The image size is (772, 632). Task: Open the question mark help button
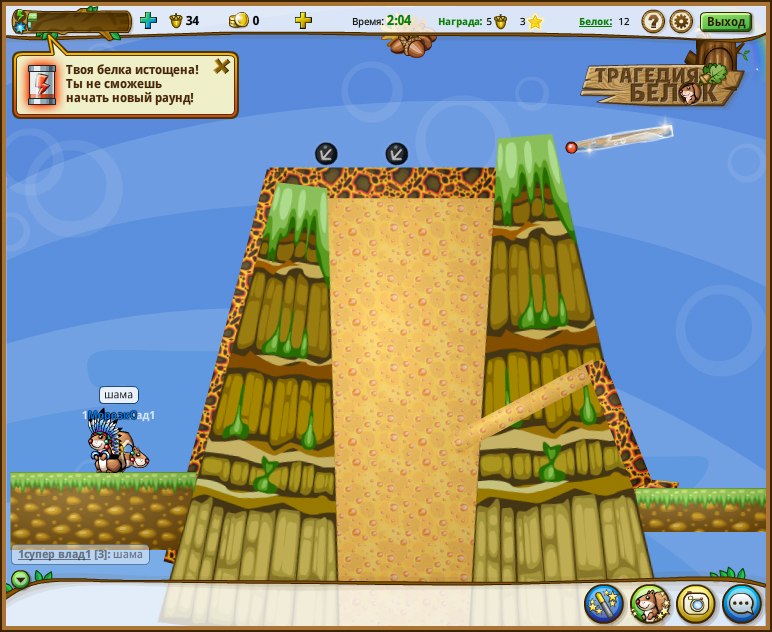pos(653,21)
